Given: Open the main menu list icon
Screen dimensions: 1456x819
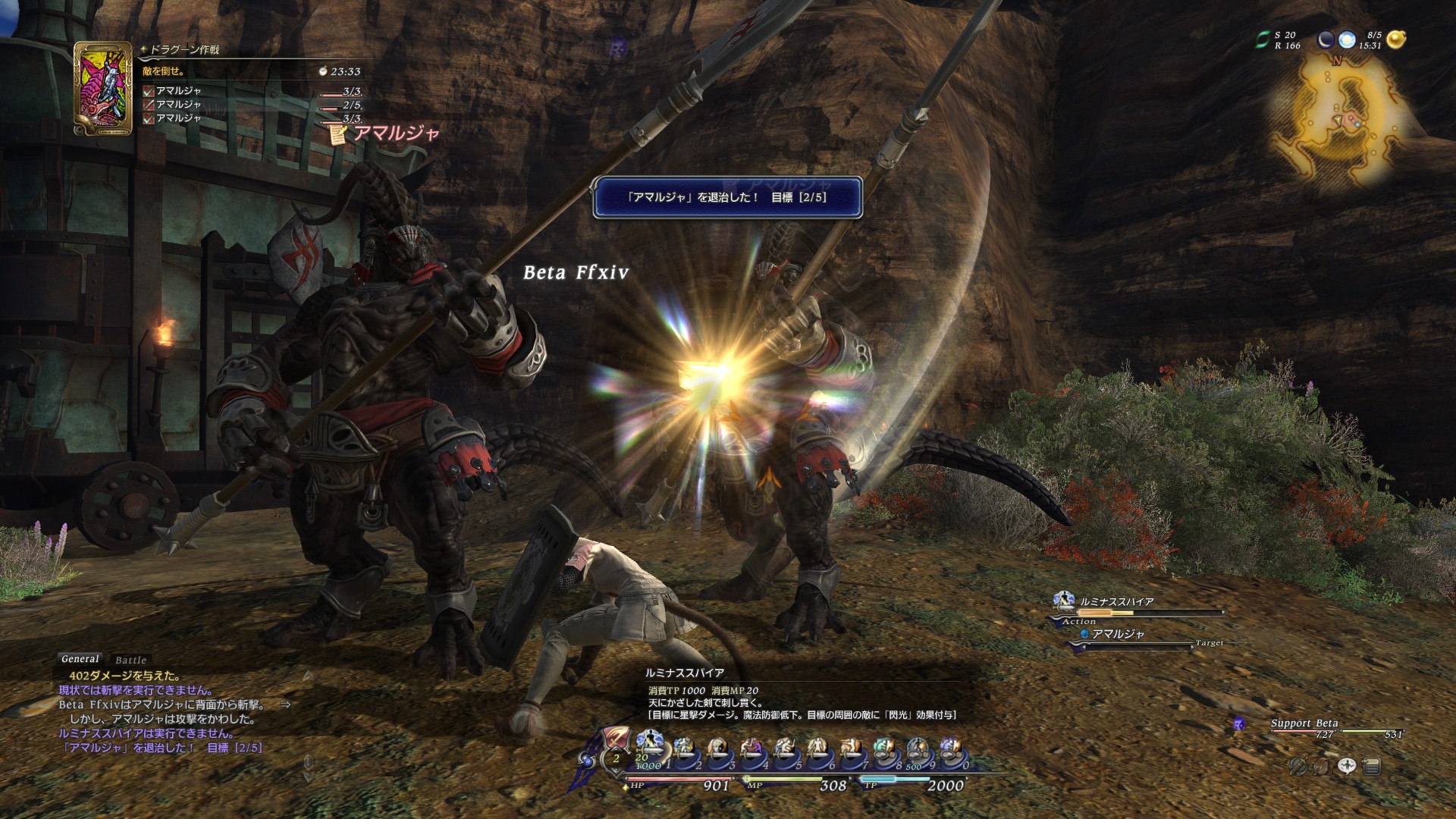Looking at the screenshot, I should click(1371, 767).
